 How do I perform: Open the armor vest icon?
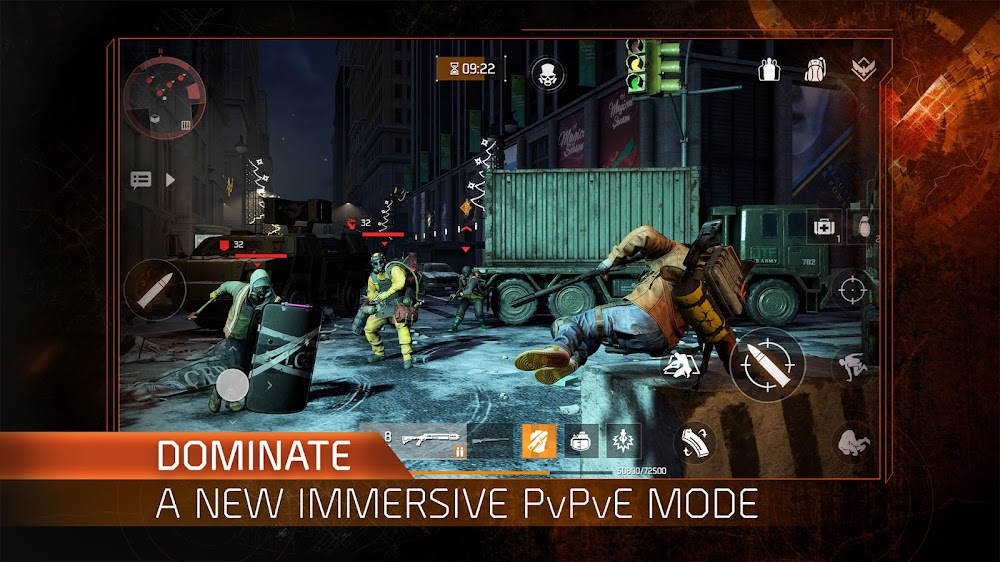coord(768,69)
